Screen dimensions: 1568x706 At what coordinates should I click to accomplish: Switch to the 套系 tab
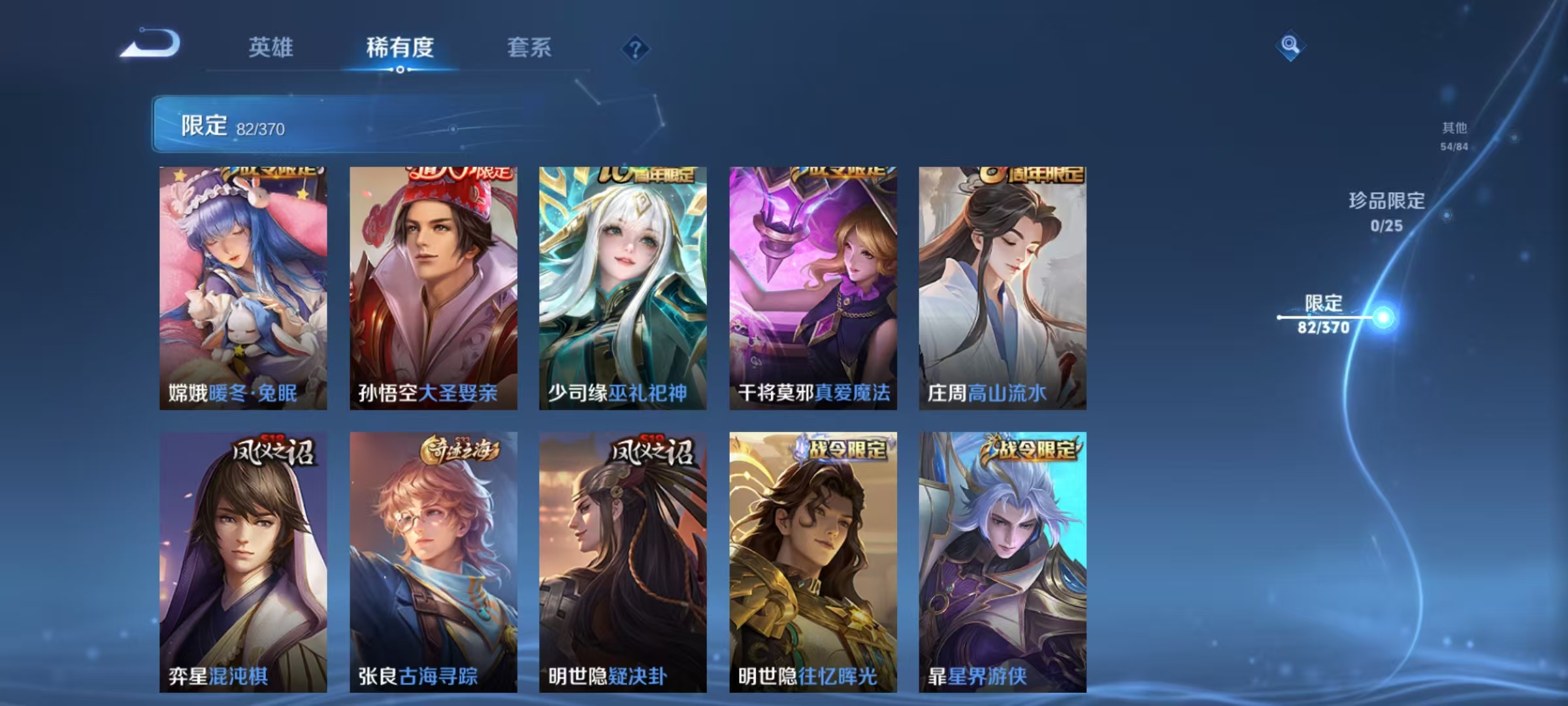tap(529, 47)
